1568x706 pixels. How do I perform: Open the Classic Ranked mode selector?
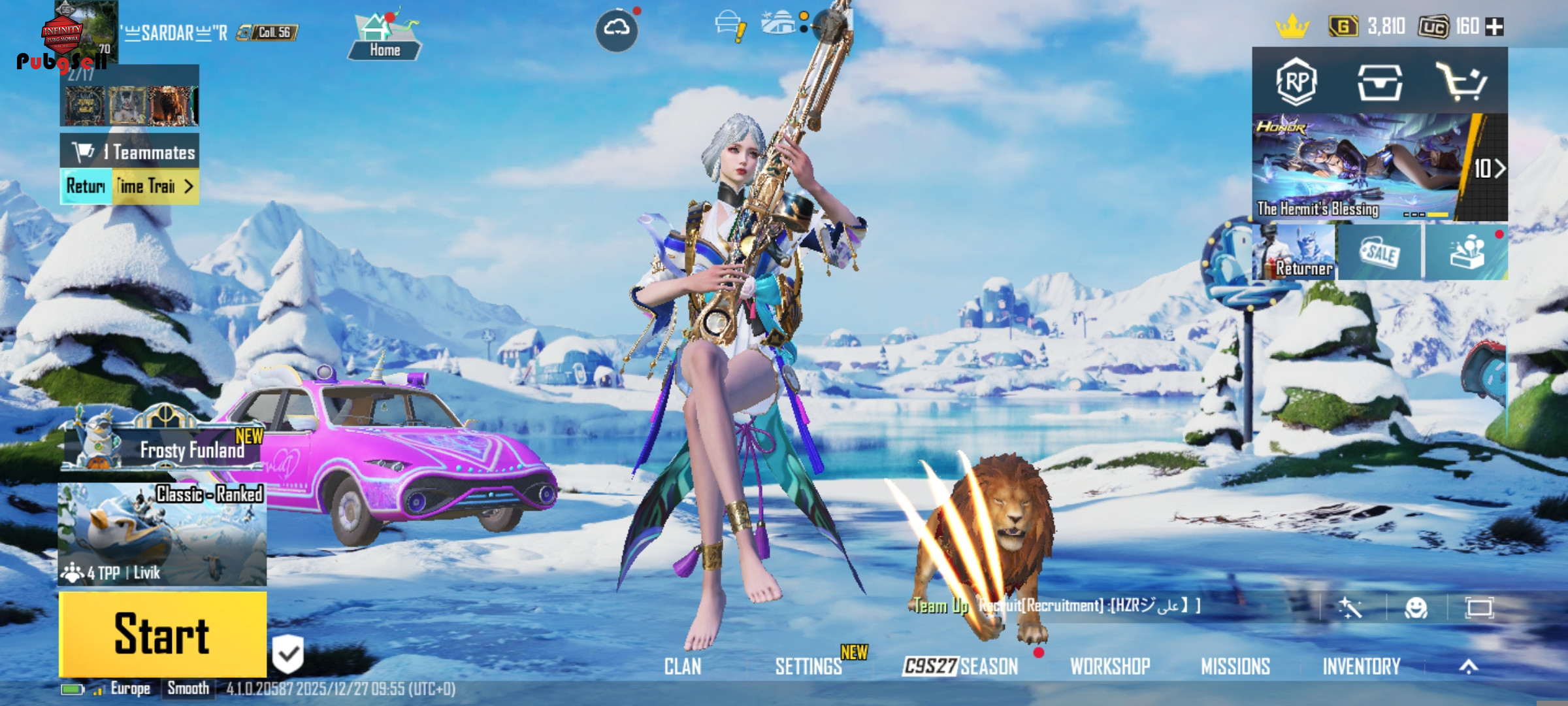pyautogui.click(x=162, y=534)
